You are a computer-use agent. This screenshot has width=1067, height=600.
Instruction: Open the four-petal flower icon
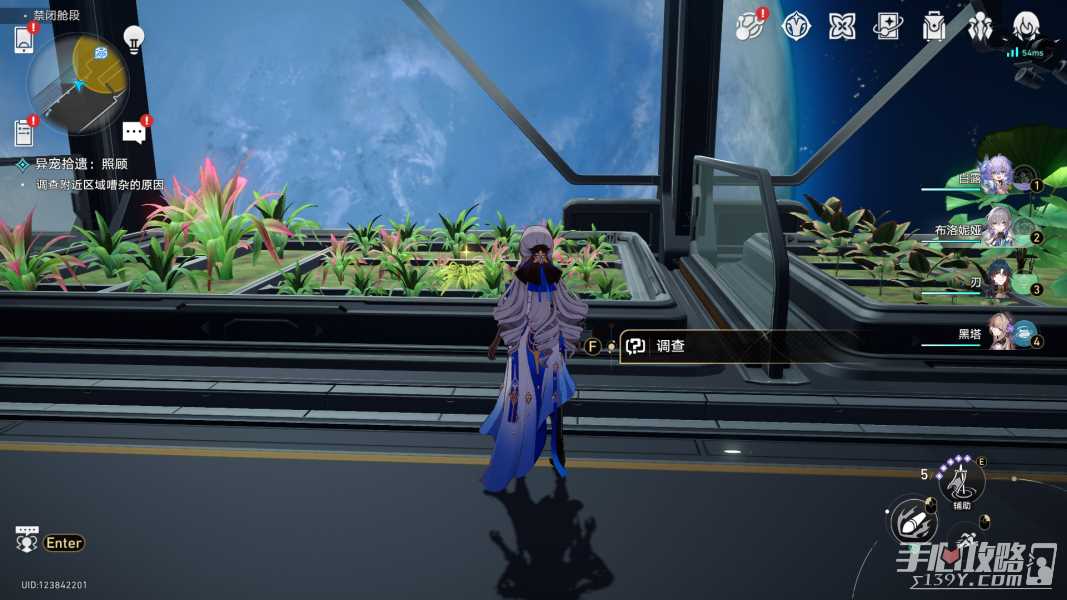tap(842, 27)
